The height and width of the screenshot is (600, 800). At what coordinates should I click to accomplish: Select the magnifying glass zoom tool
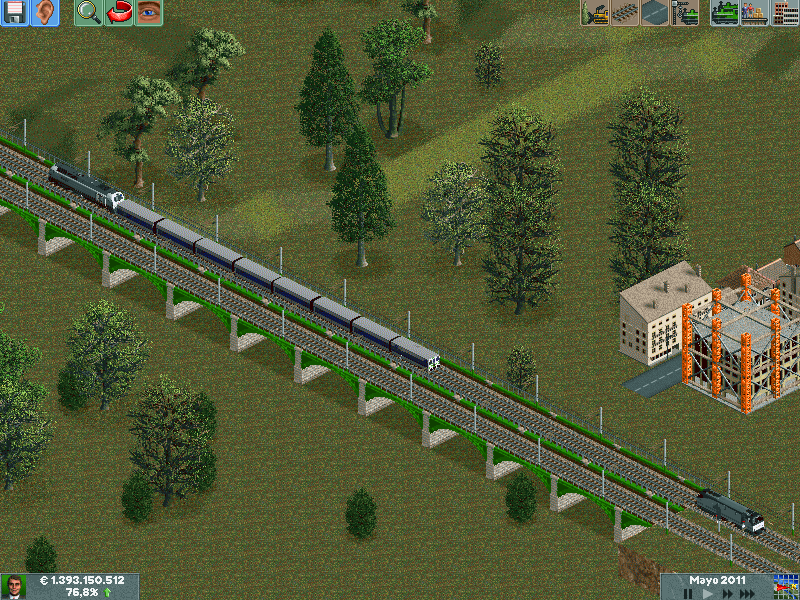[89, 13]
